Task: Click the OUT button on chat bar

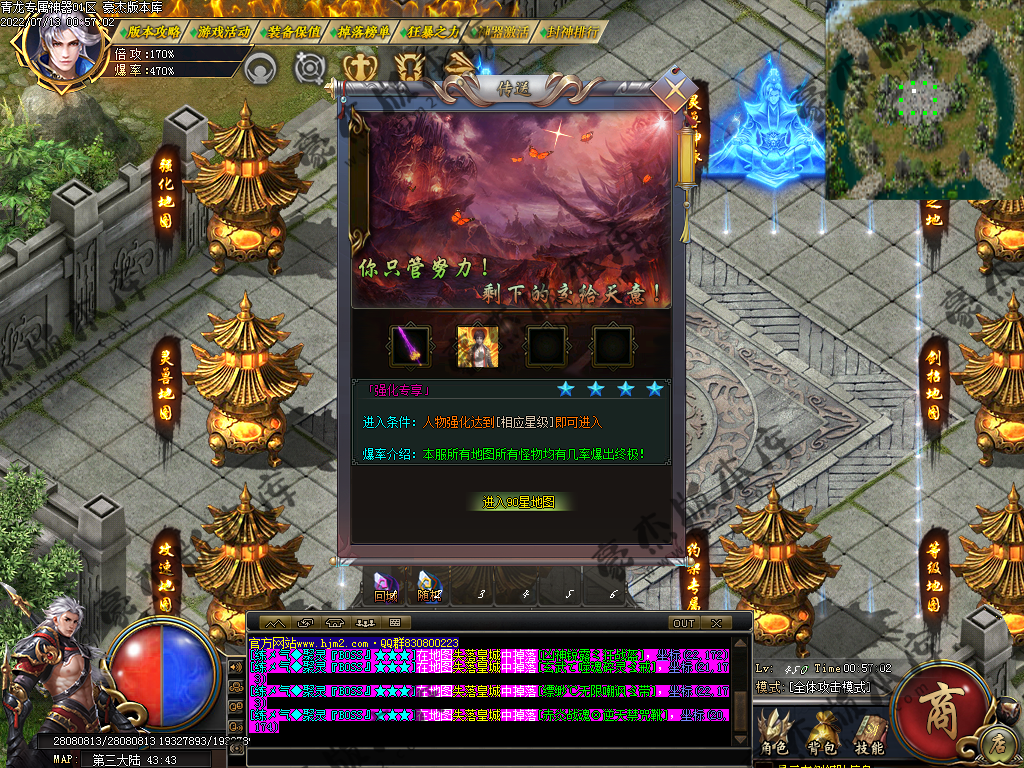Action: pos(684,623)
